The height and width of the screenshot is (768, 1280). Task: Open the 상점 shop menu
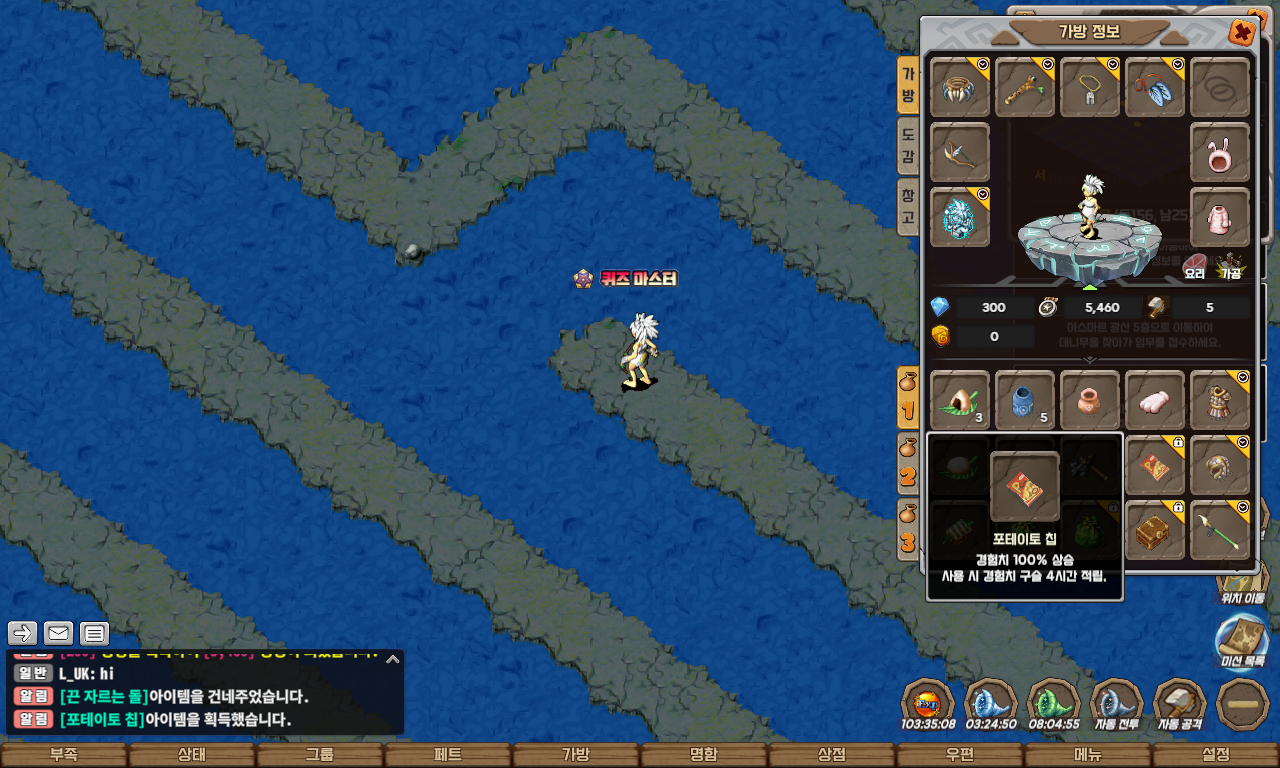[832, 755]
